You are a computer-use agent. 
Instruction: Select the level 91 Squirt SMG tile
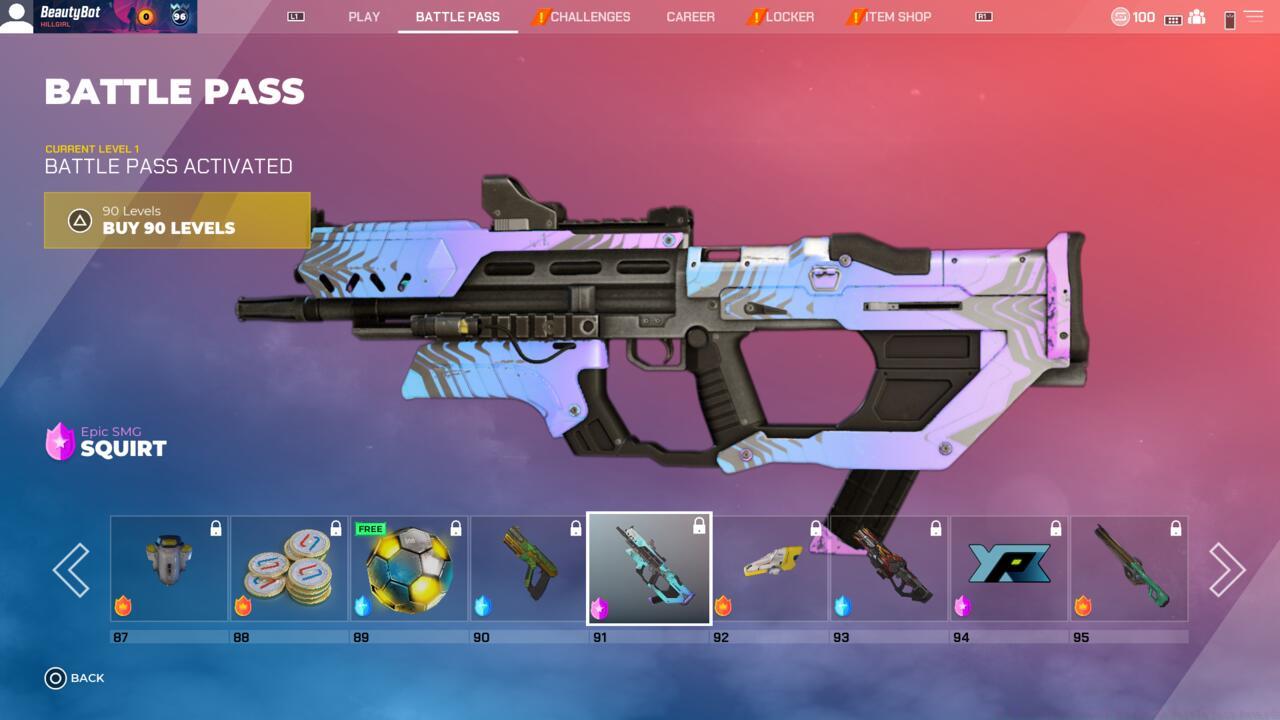(x=649, y=569)
